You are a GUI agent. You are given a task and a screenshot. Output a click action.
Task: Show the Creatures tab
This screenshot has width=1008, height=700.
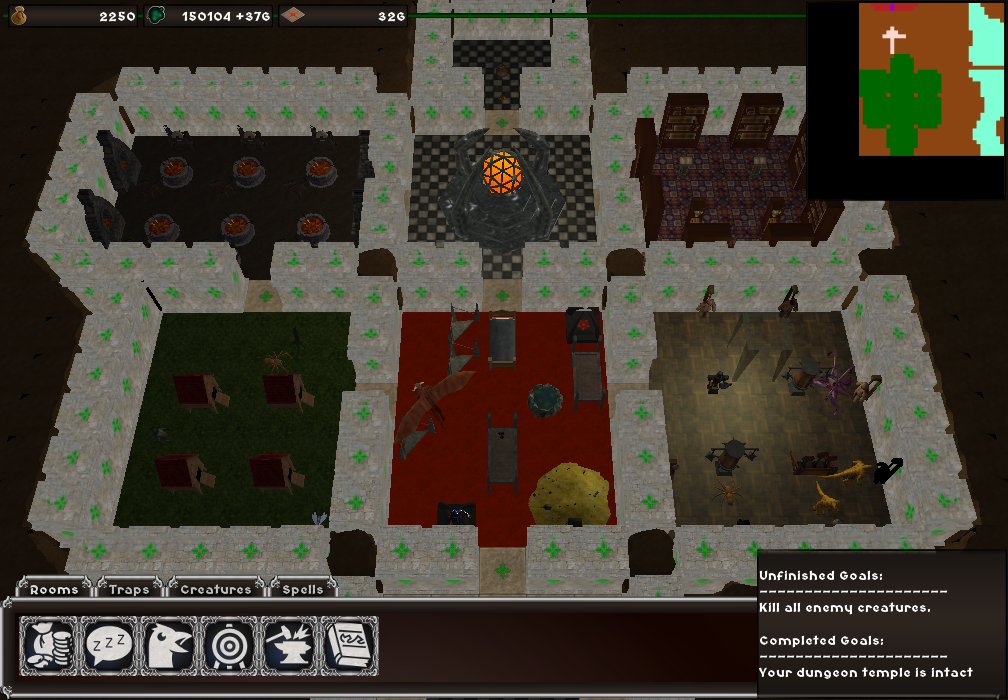coord(216,589)
